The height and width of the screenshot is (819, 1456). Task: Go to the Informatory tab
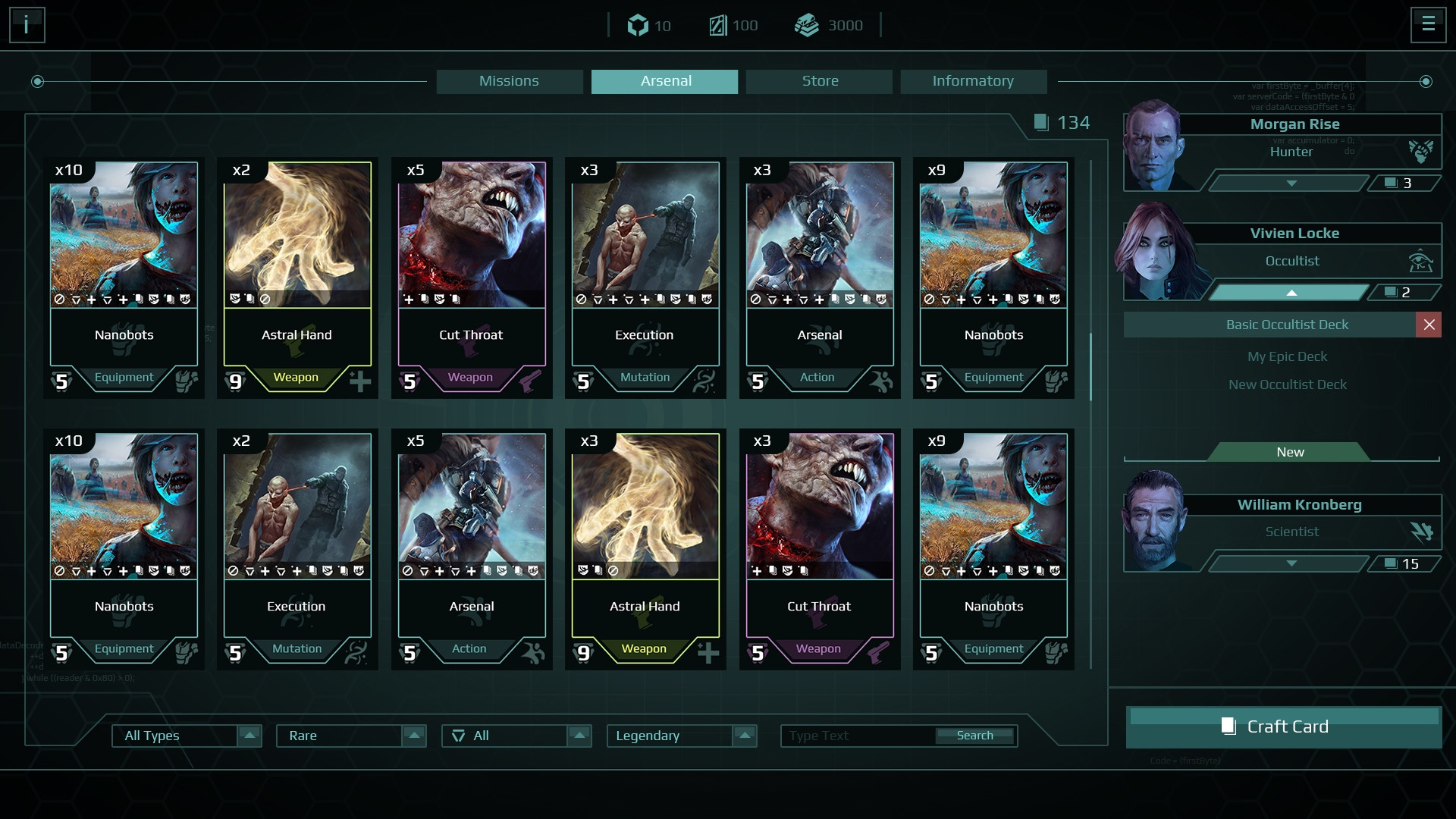click(x=973, y=81)
